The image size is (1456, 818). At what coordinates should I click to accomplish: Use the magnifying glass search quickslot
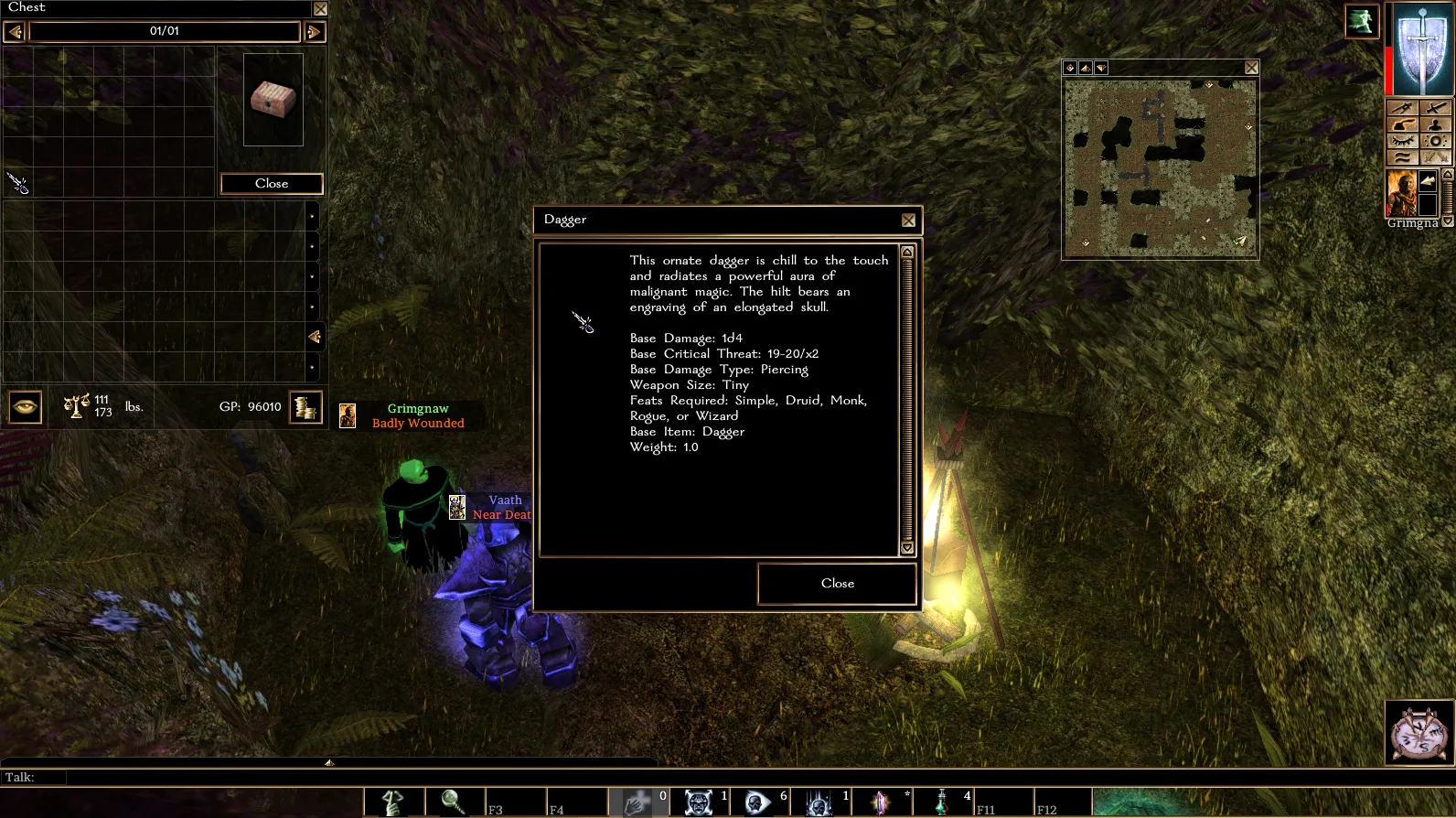[x=453, y=802]
